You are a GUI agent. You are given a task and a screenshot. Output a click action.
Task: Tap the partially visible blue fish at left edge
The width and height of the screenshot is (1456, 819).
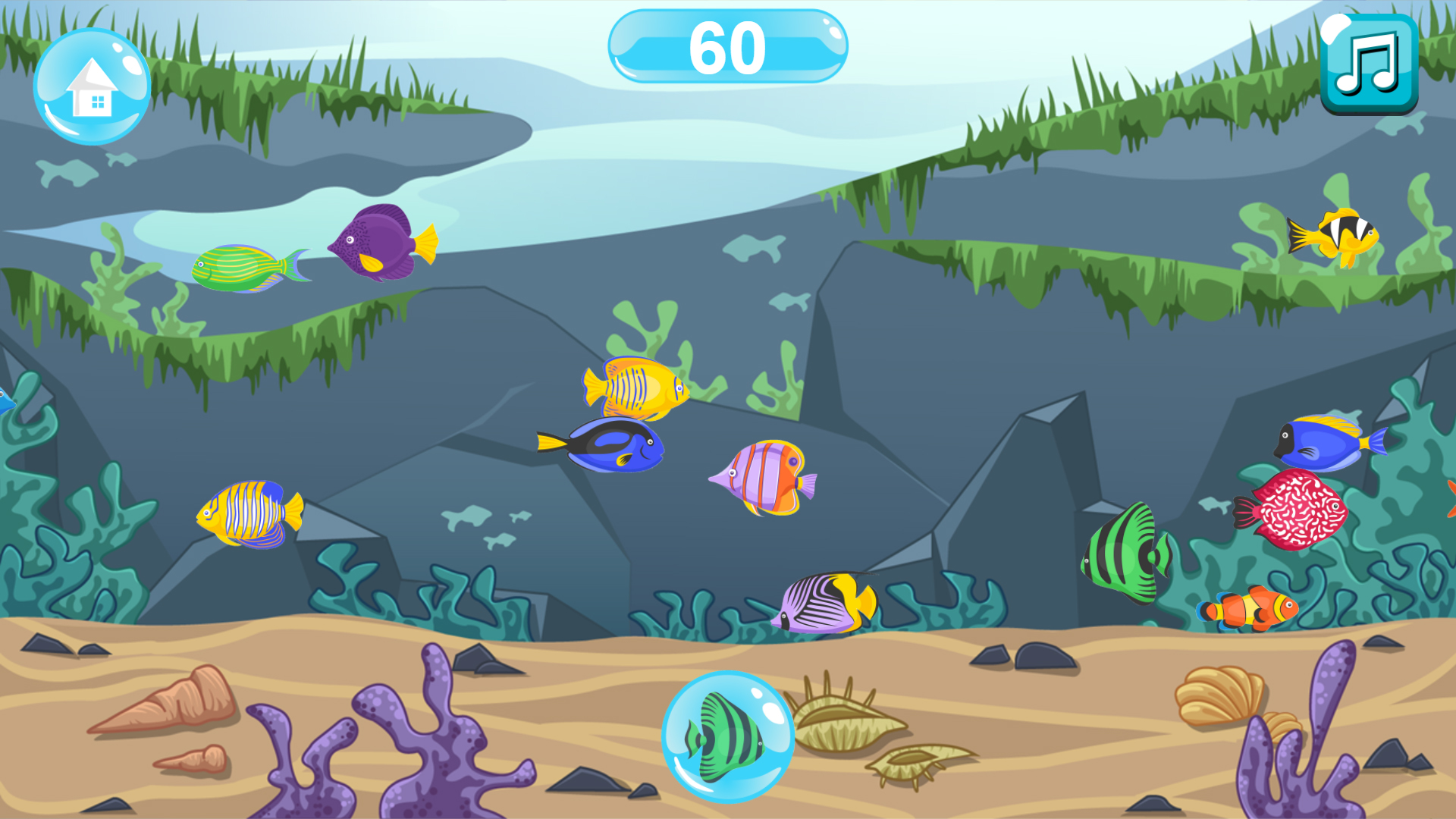pyautogui.click(x=6, y=398)
